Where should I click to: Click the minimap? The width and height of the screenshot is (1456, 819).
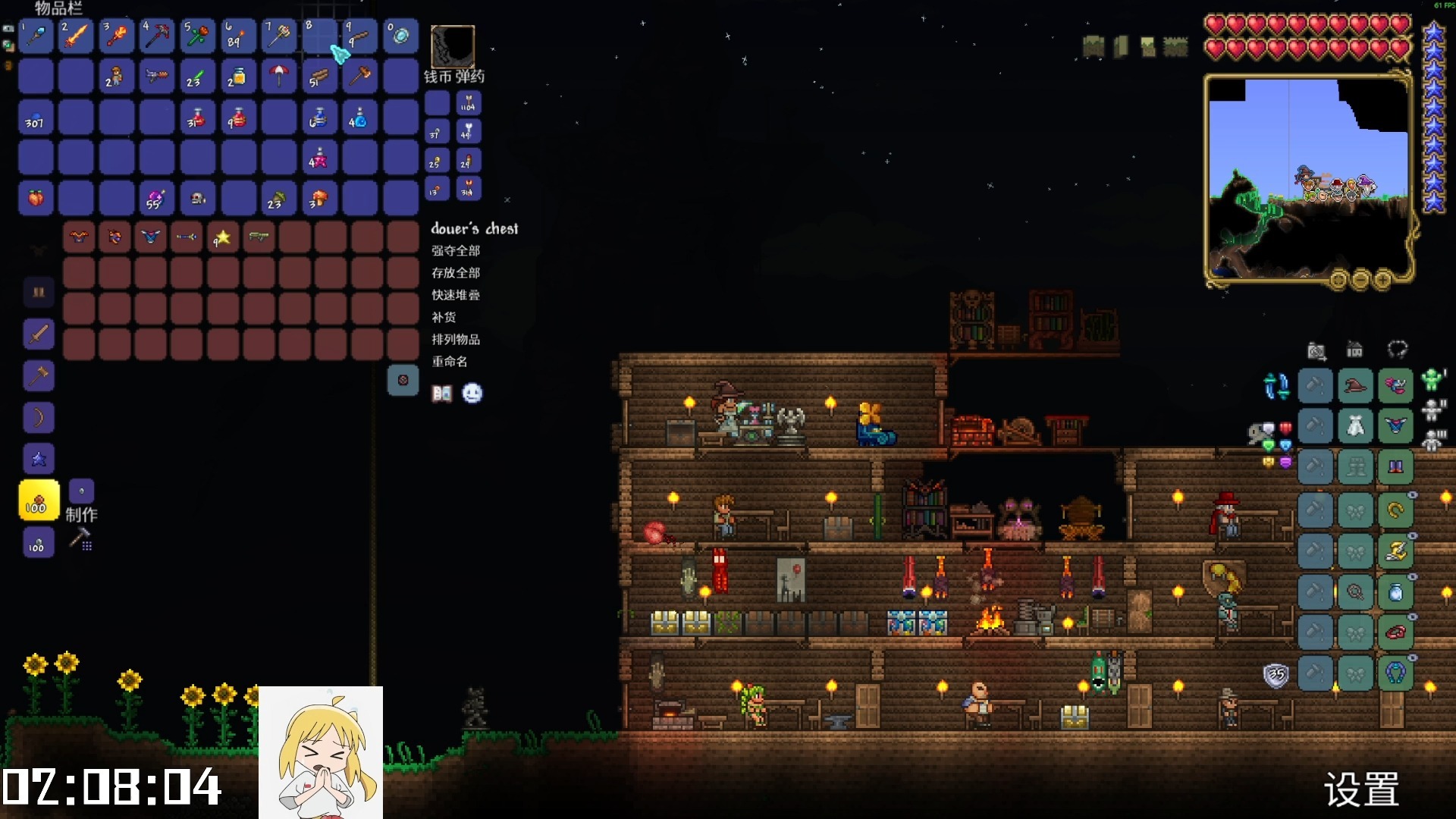click(1307, 179)
